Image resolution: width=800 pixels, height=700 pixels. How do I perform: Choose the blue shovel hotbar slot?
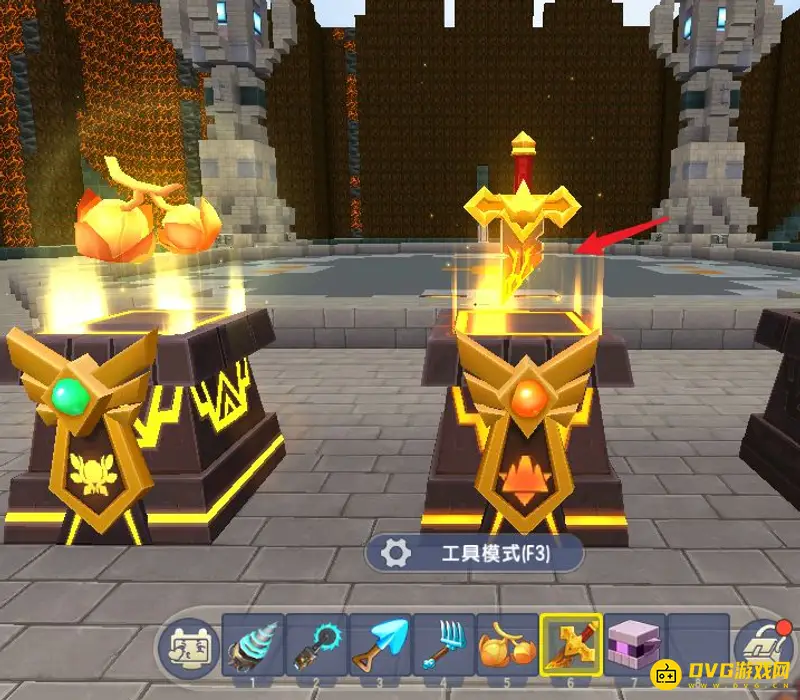tap(380, 645)
